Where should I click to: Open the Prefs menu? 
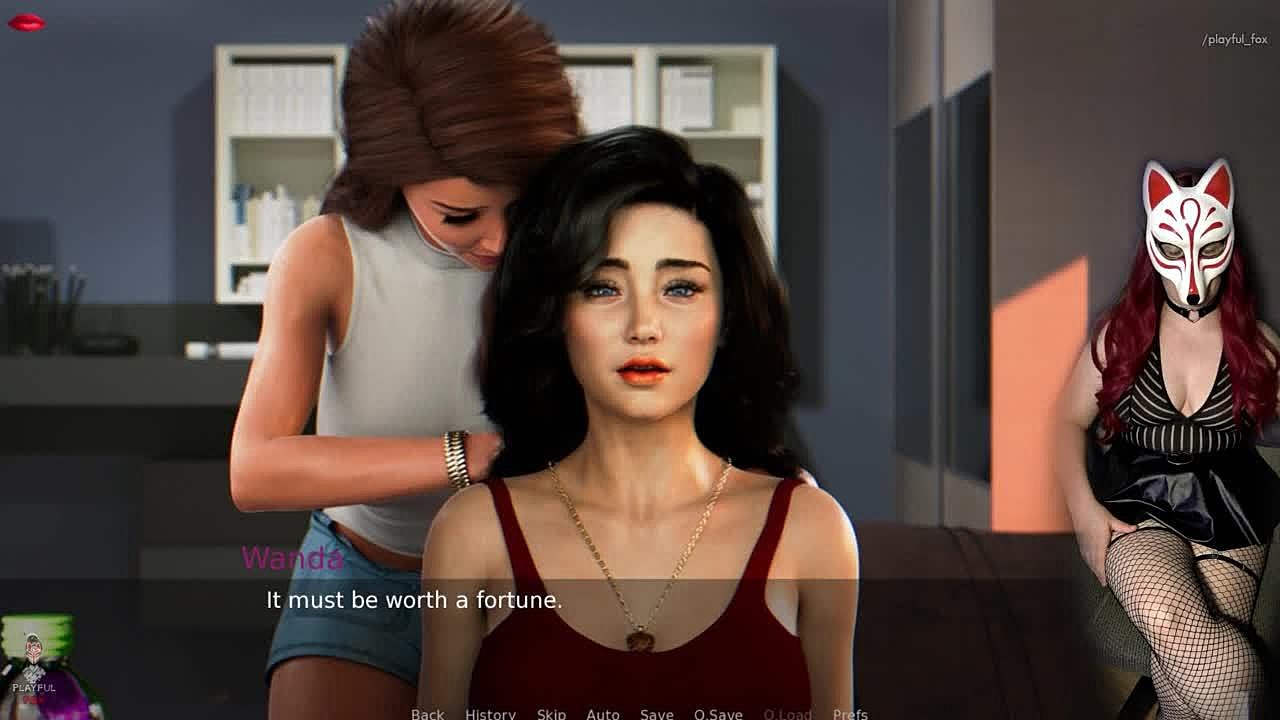(850, 713)
